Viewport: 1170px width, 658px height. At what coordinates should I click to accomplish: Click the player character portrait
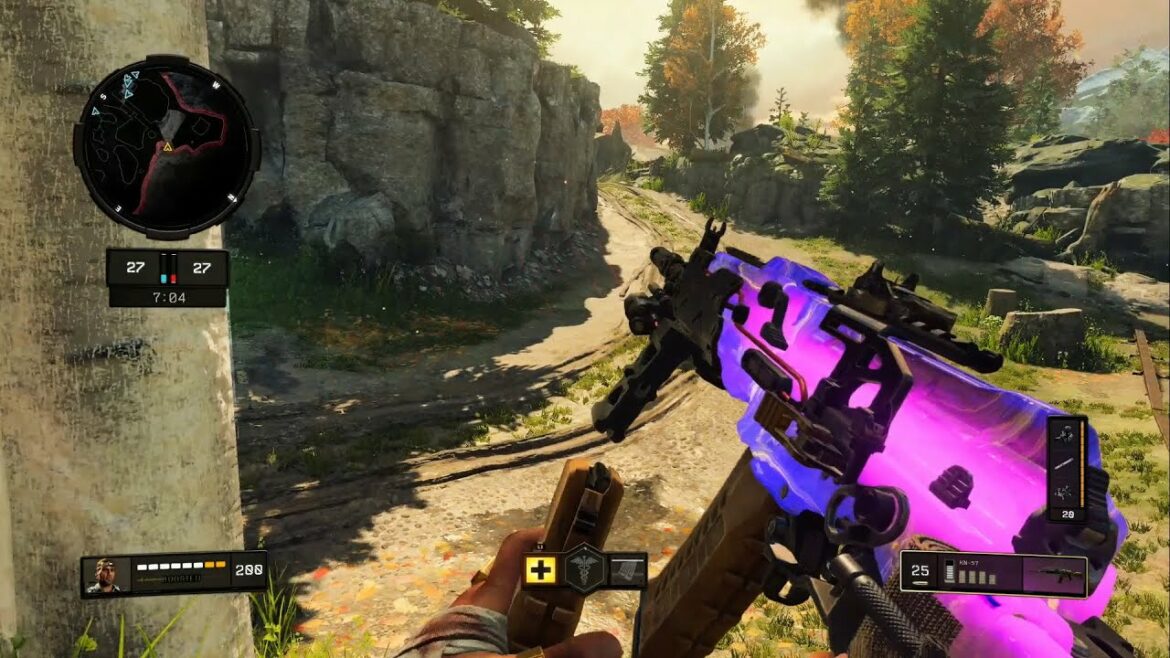tap(106, 574)
